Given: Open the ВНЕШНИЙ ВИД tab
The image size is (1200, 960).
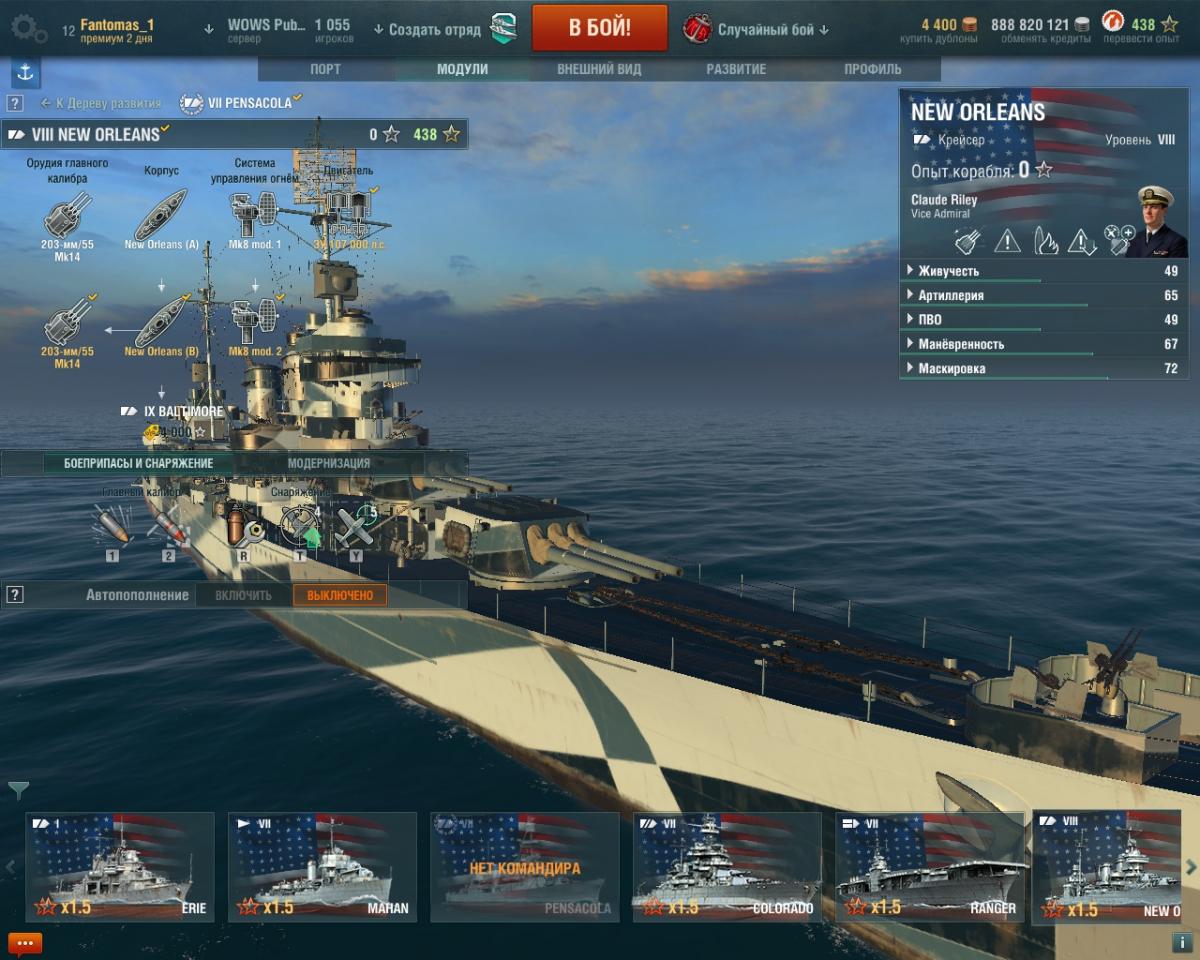Looking at the screenshot, I should pyautogui.click(x=599, y=69).
